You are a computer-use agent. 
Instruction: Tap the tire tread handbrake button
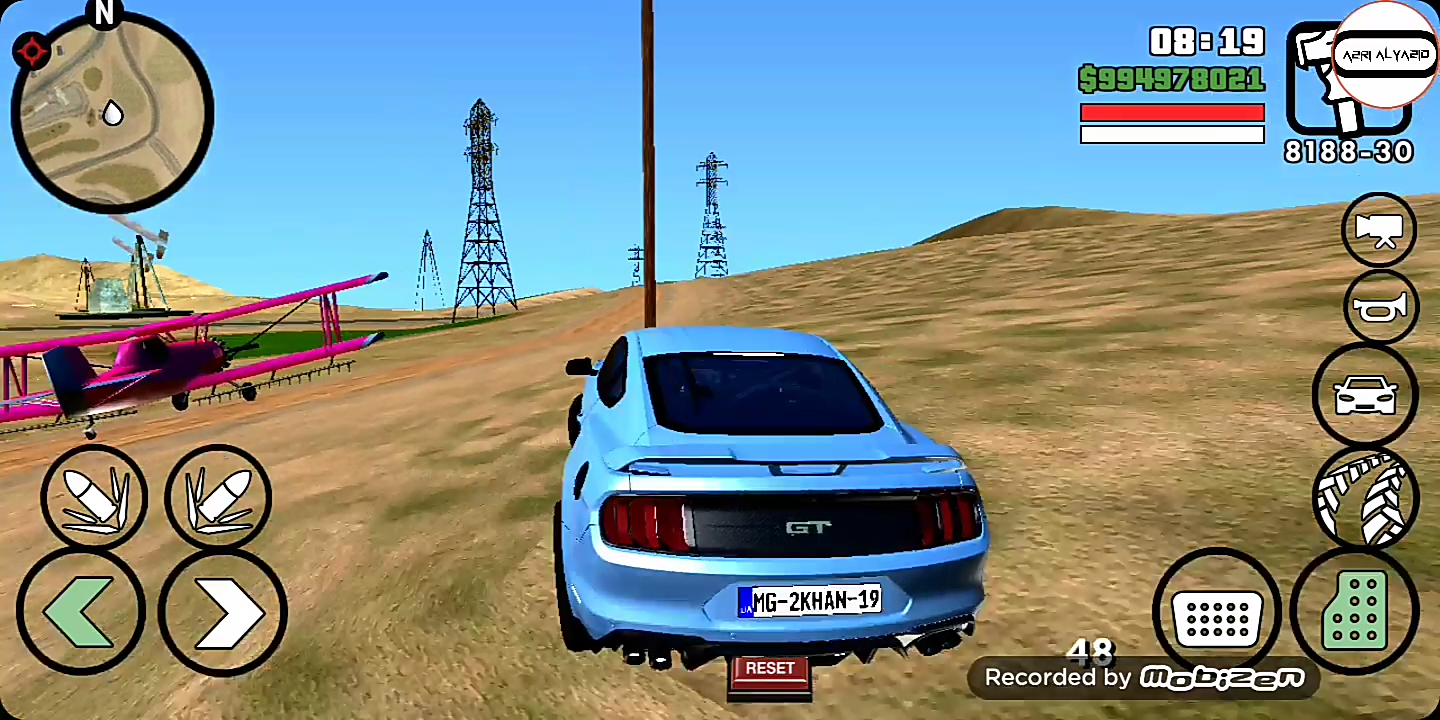point(1365,497)
